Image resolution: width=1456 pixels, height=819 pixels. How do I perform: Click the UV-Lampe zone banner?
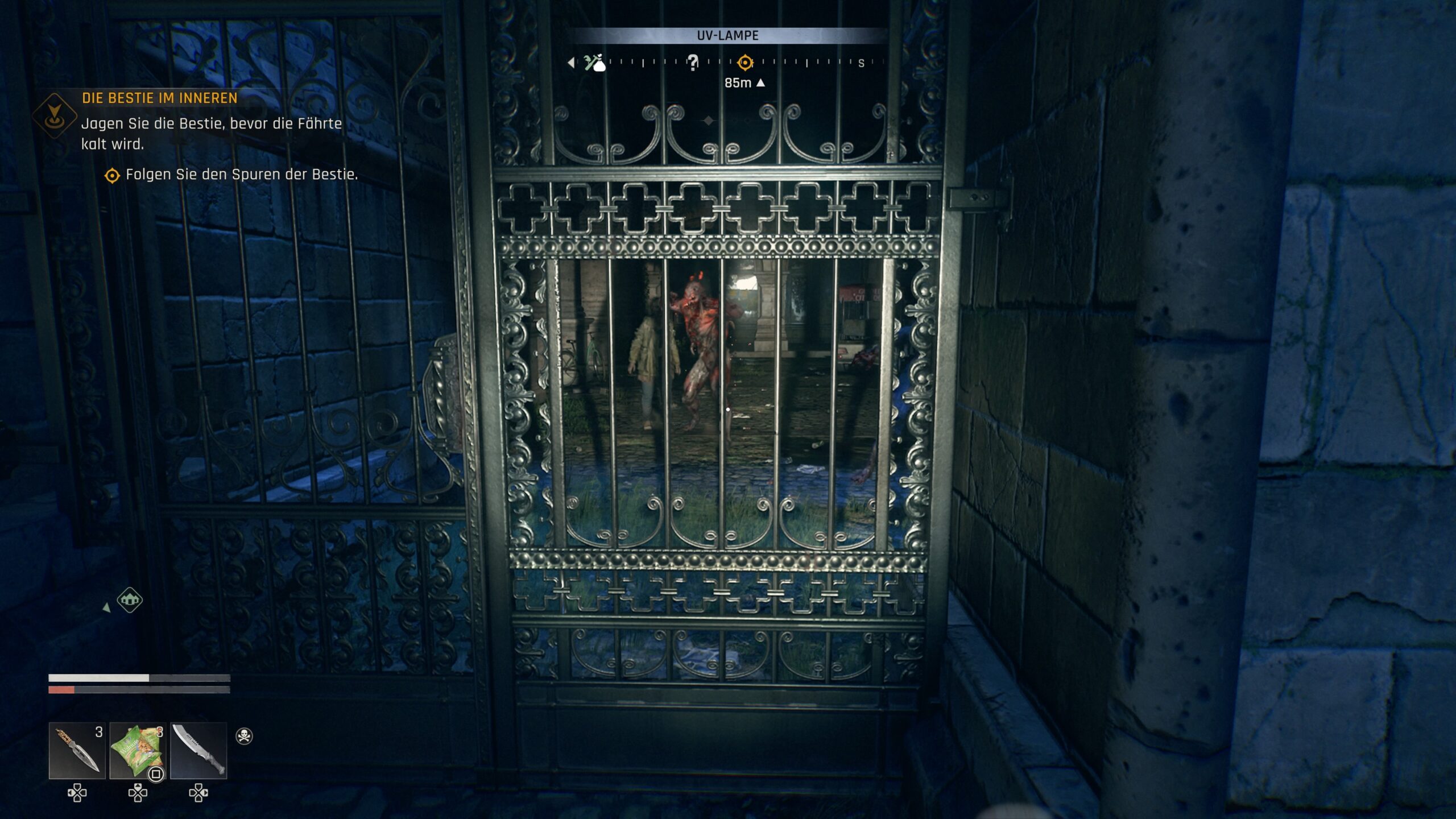pyautogui.click(x=727, y=36)
